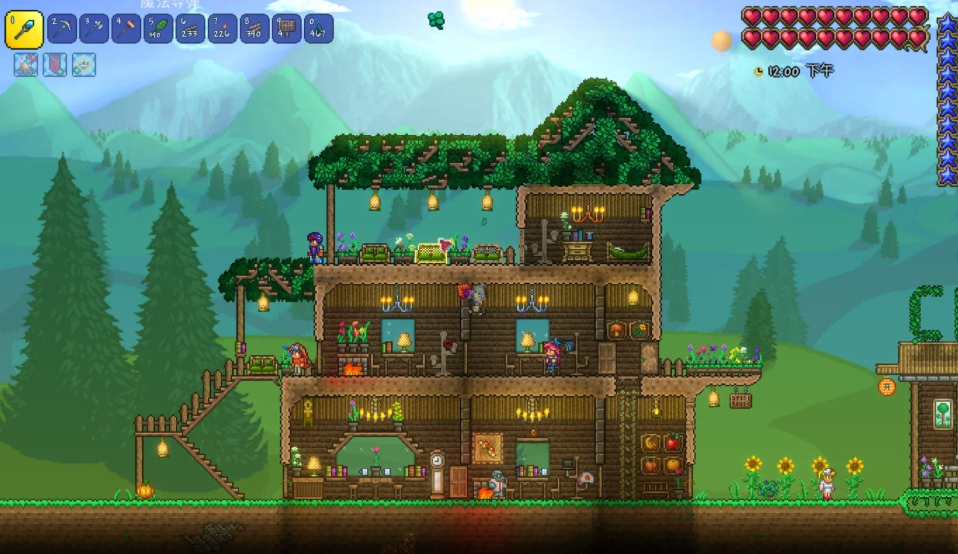Pick the wood stack of 233
958x554 pixels.
tap(190, 29)
